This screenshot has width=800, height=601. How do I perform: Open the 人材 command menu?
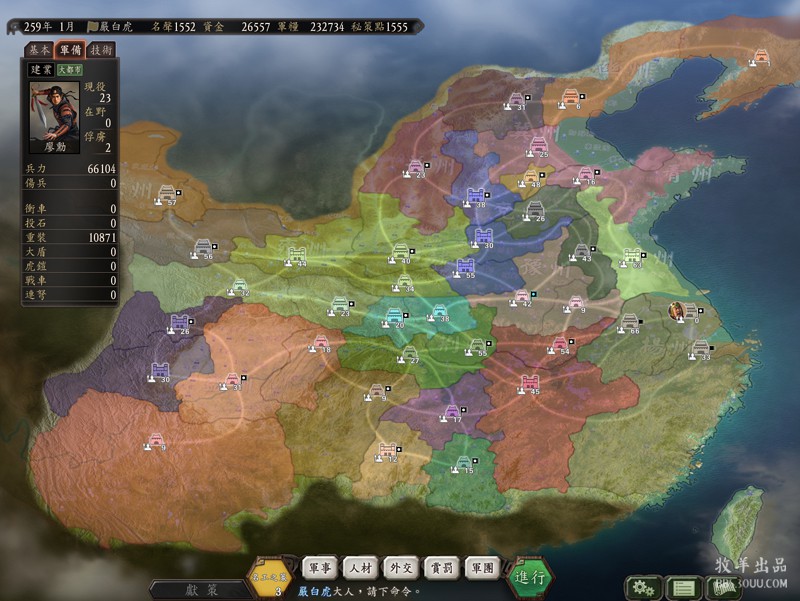pyautogui.click(x=360, y=568)
